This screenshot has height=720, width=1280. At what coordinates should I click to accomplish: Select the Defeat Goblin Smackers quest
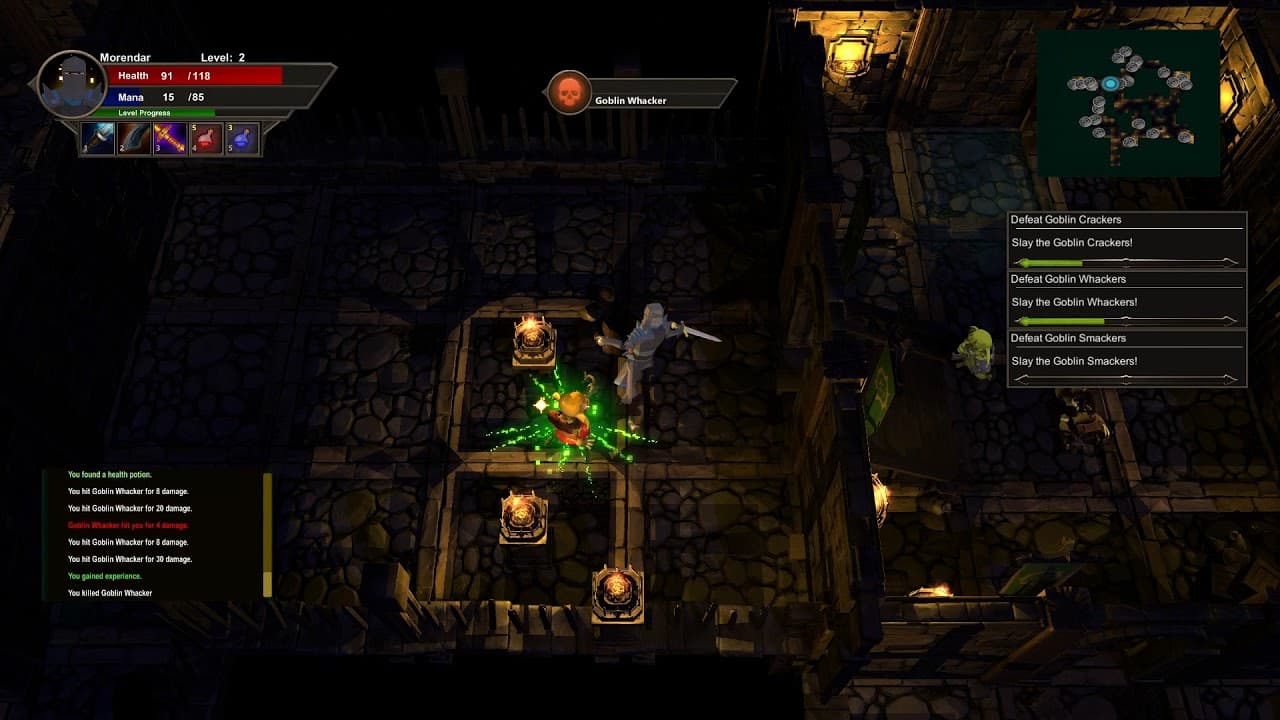(x=1127, y=359)
